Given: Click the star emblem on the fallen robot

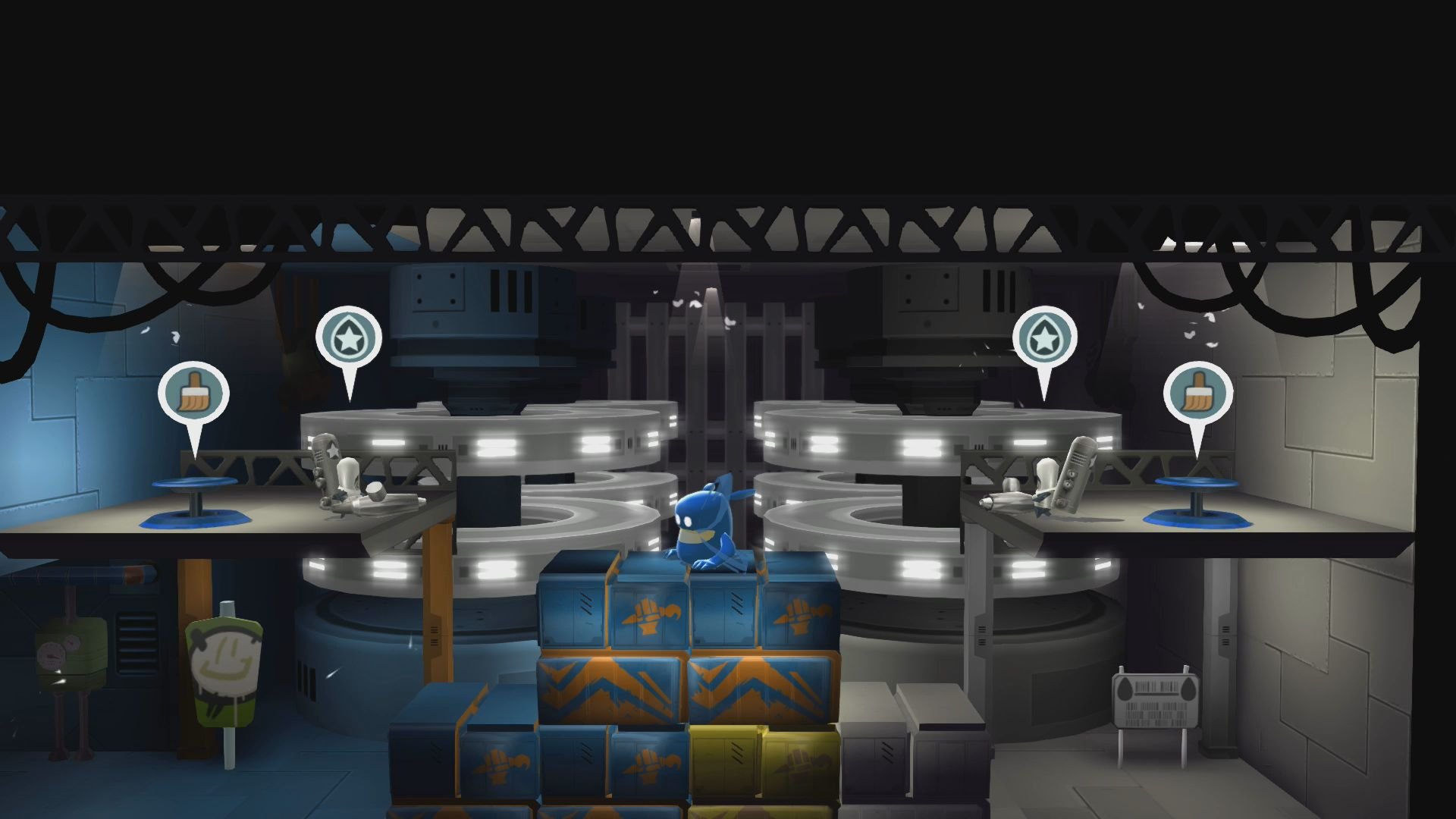Looking at the screenshot, I should coord(331,449).
